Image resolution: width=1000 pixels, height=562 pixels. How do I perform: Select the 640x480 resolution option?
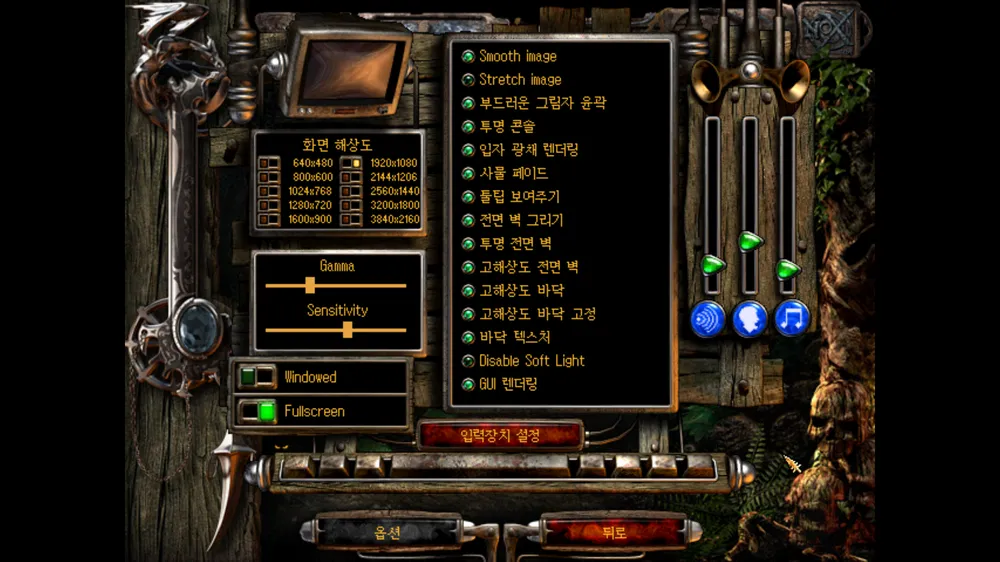click(270, 163)
